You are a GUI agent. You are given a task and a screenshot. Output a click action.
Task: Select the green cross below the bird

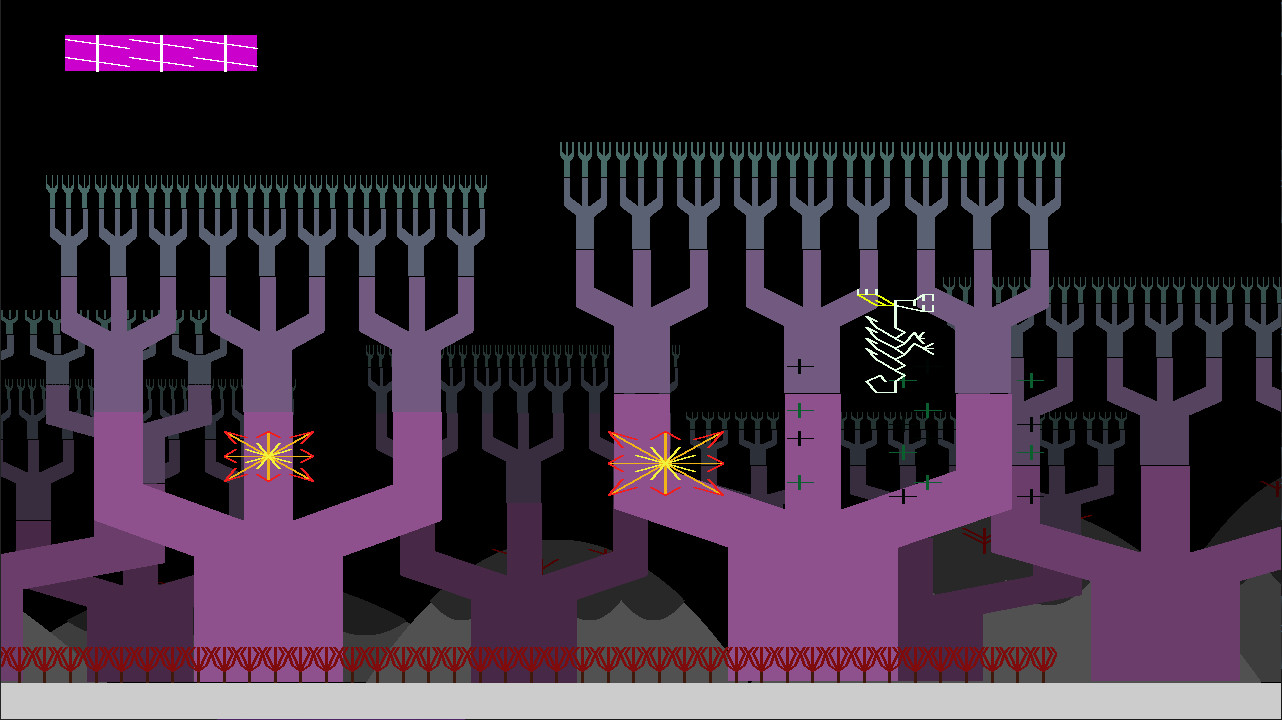[903, 380]
